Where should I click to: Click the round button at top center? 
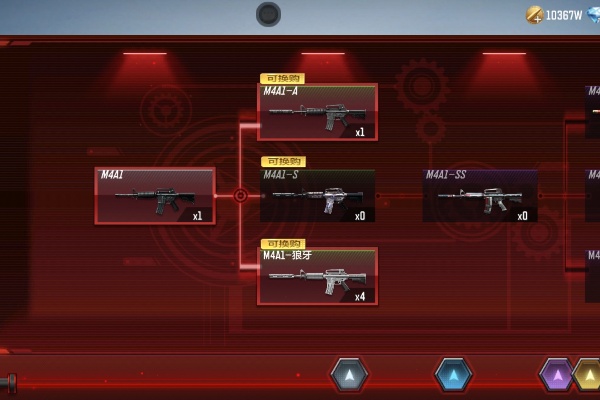[x=268, y=14]
